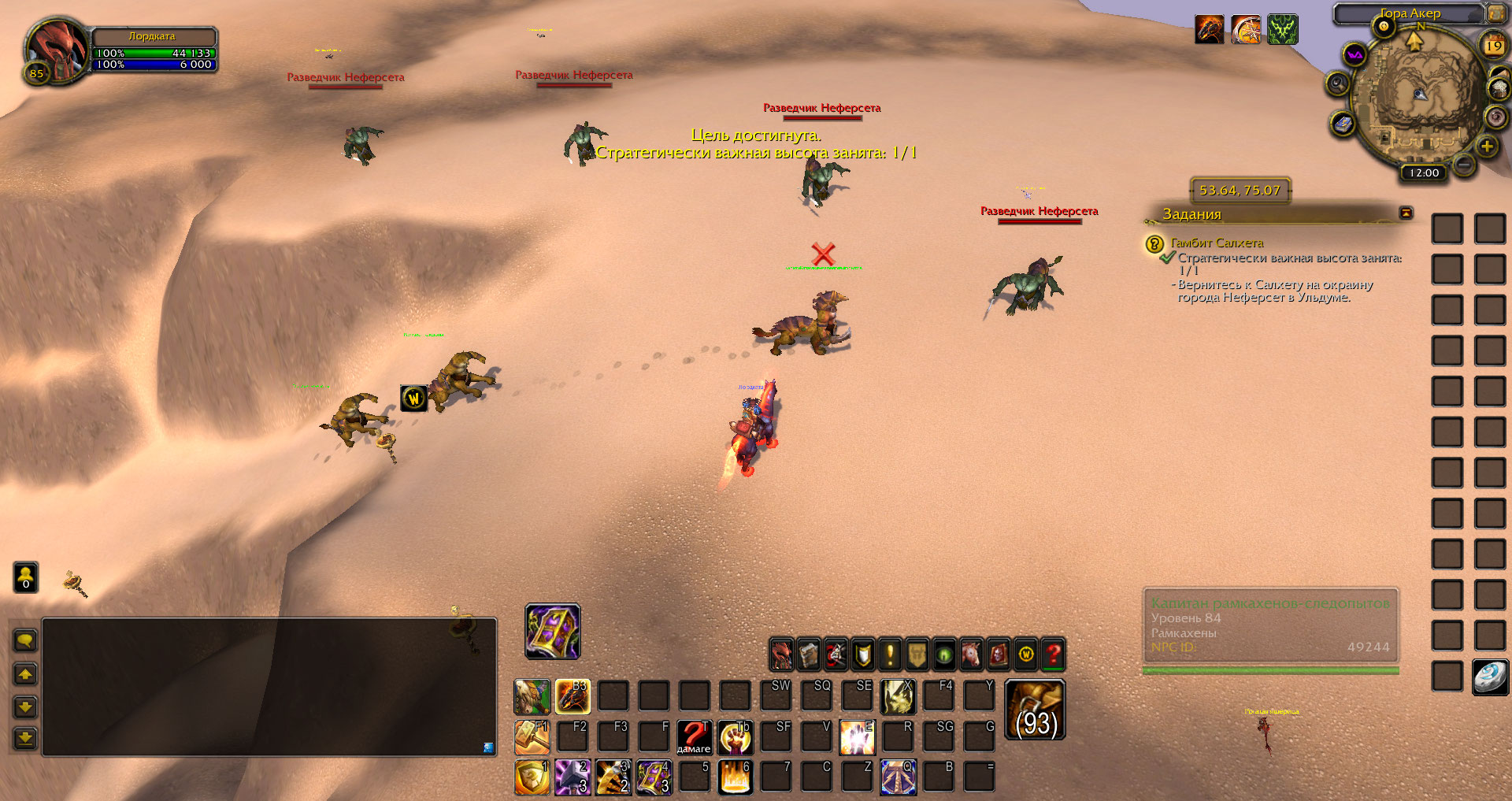Image resolution: width=1512 pixels, height=801 pixels.
Task: Open the character info dragon portrait button
Action: [781, 654]
